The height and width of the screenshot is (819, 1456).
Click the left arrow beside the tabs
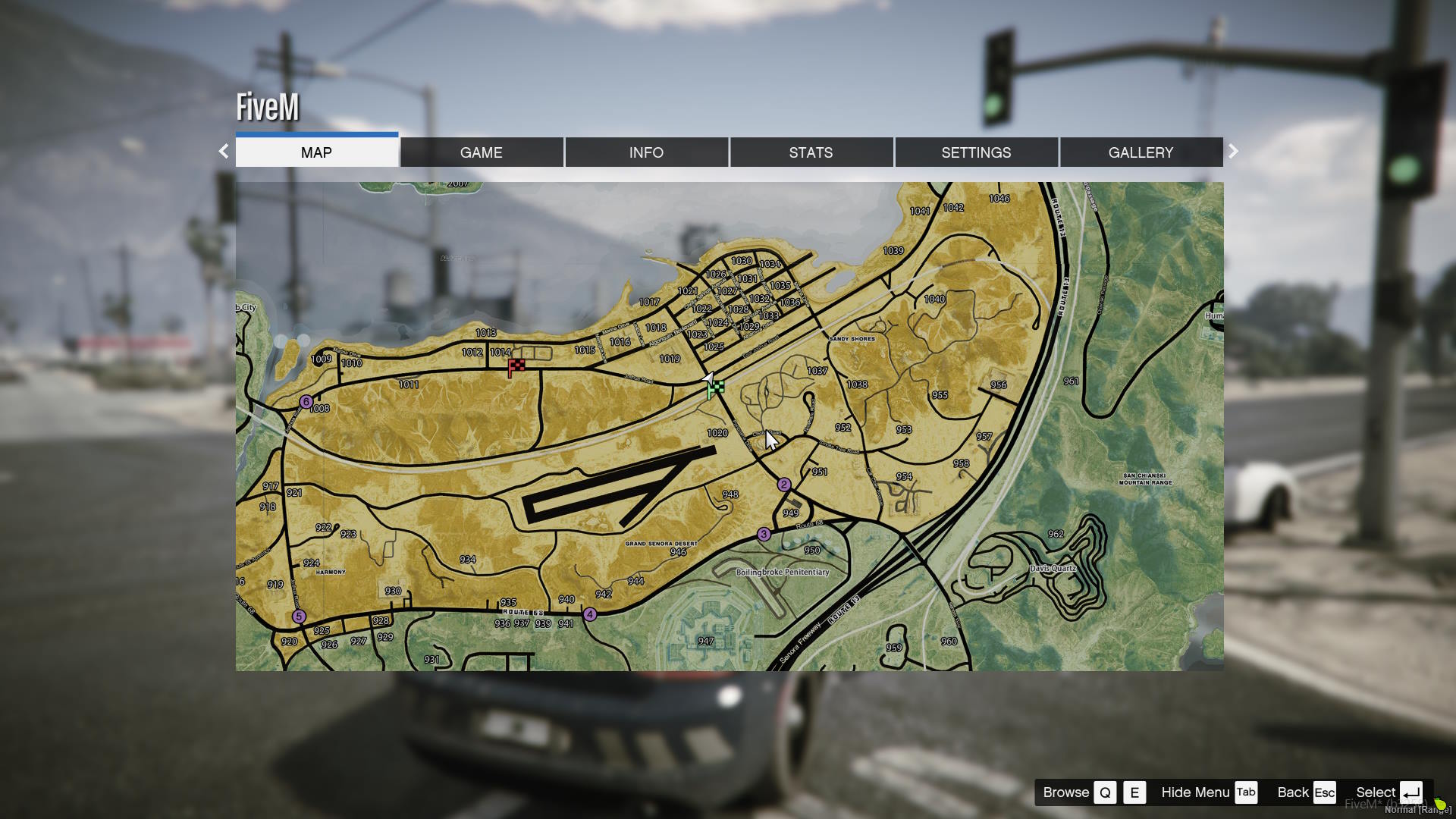[224, 152]
